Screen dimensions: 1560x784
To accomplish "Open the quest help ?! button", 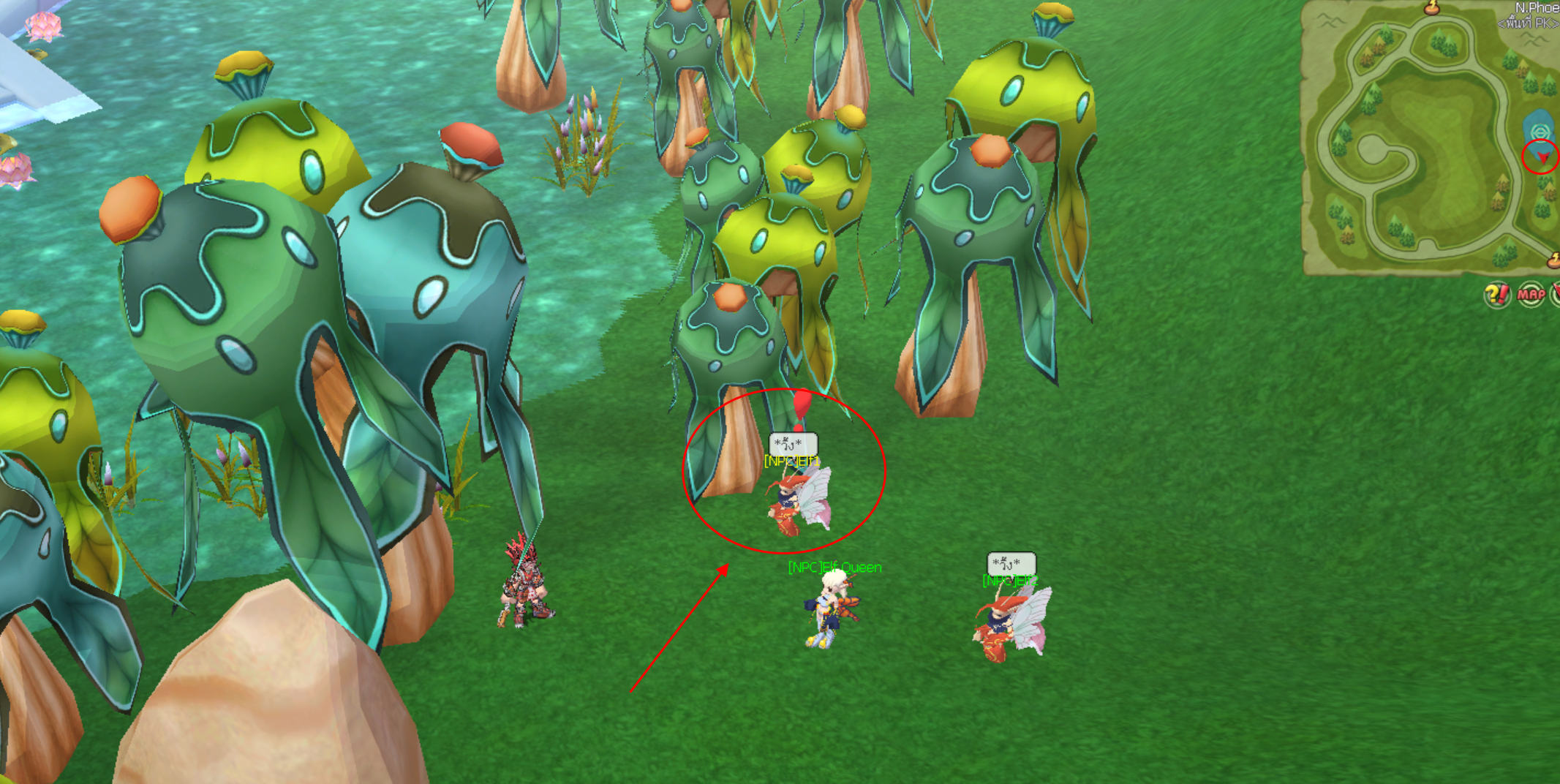I will click(x=1496, y=295).
